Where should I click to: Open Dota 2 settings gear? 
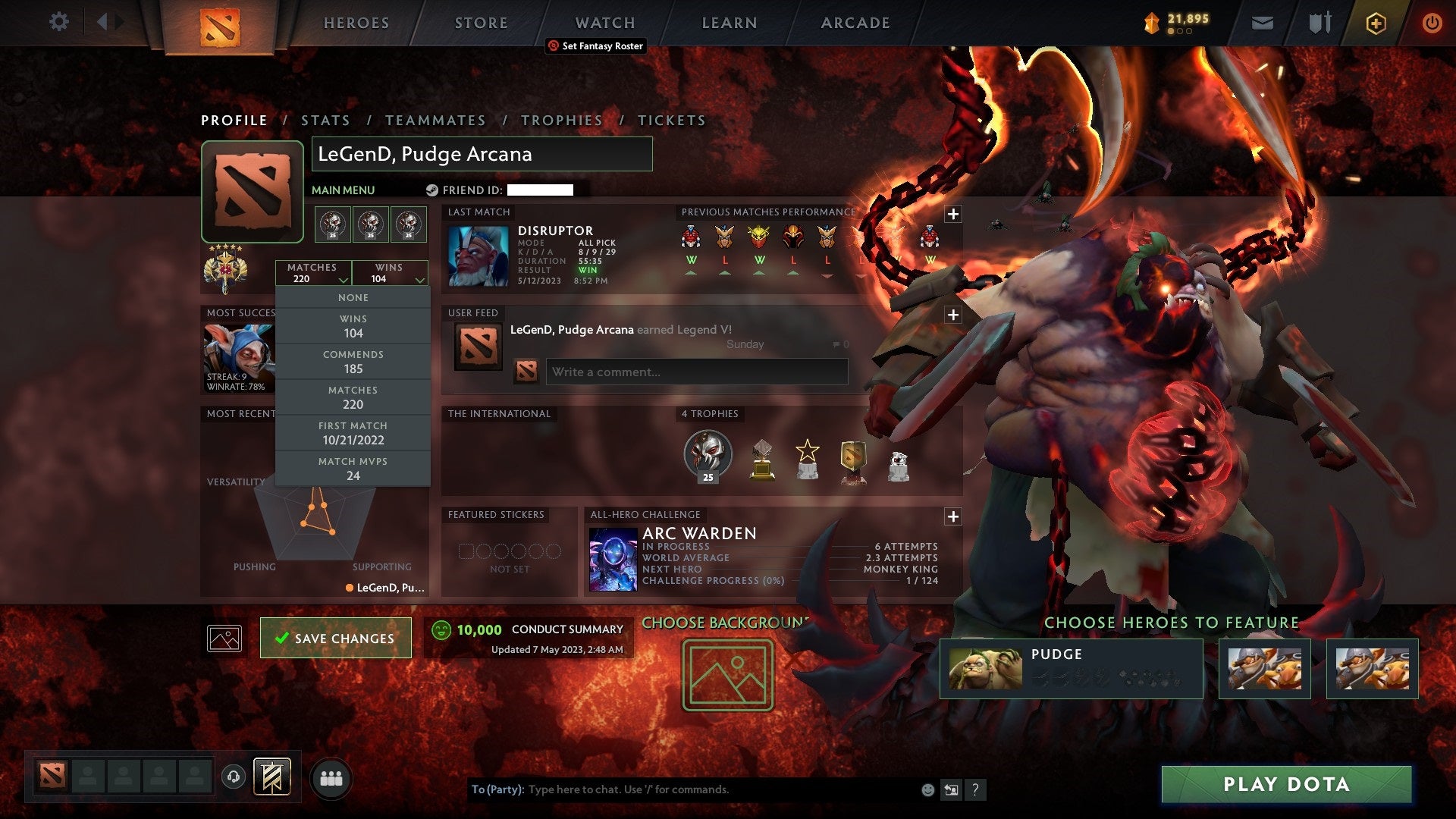coord(58,22)
